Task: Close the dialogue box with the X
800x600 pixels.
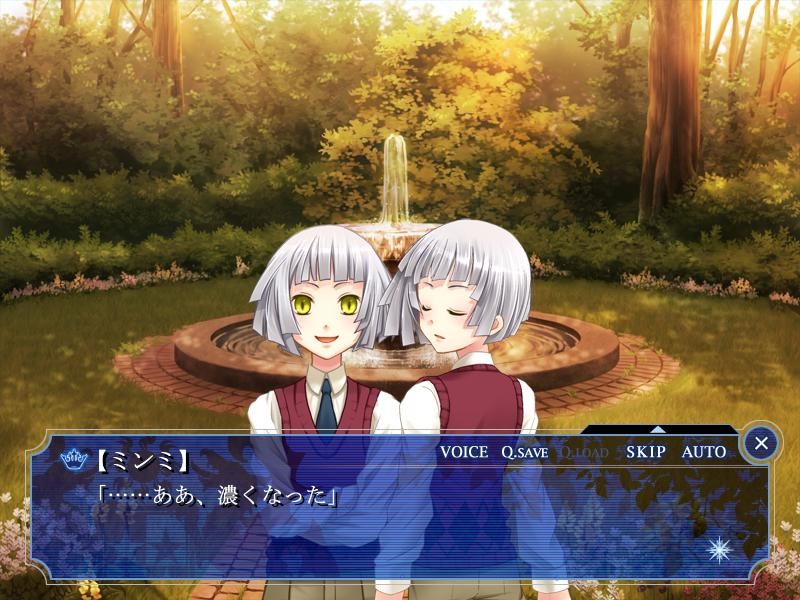Action: tap(762, 442)
